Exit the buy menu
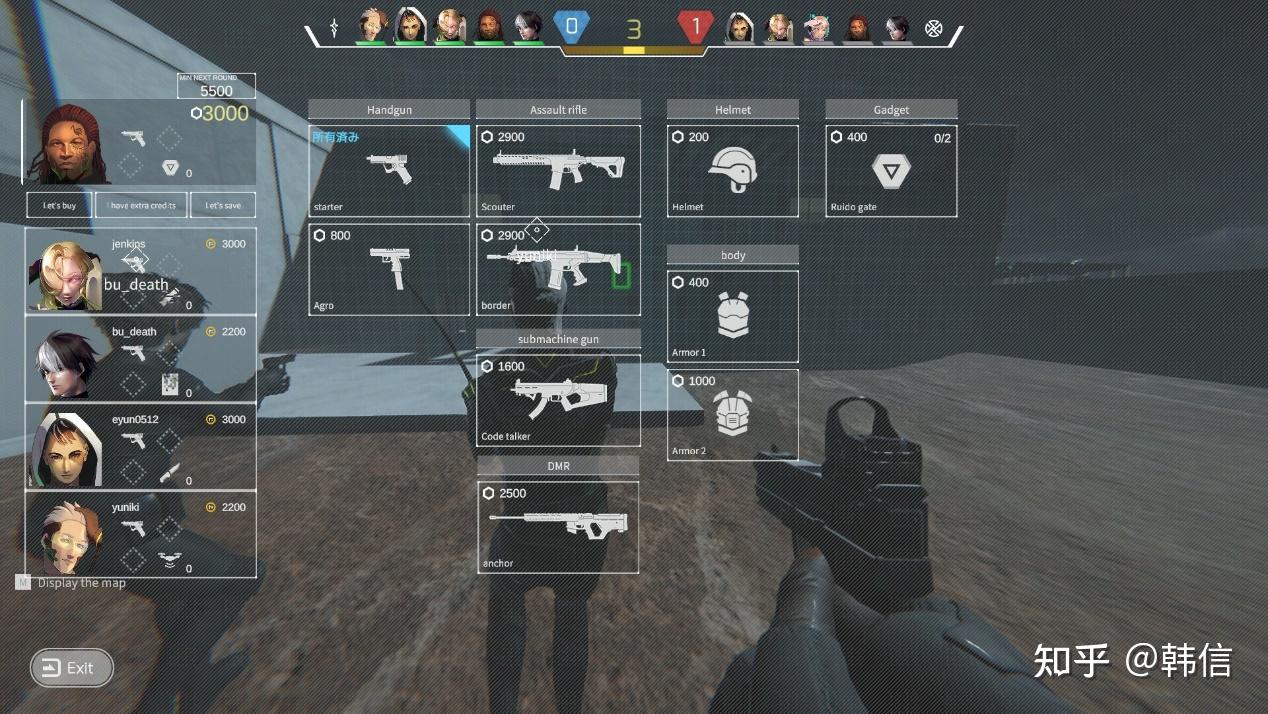Viewport: 1268px width, 714px height. point(72,668)
